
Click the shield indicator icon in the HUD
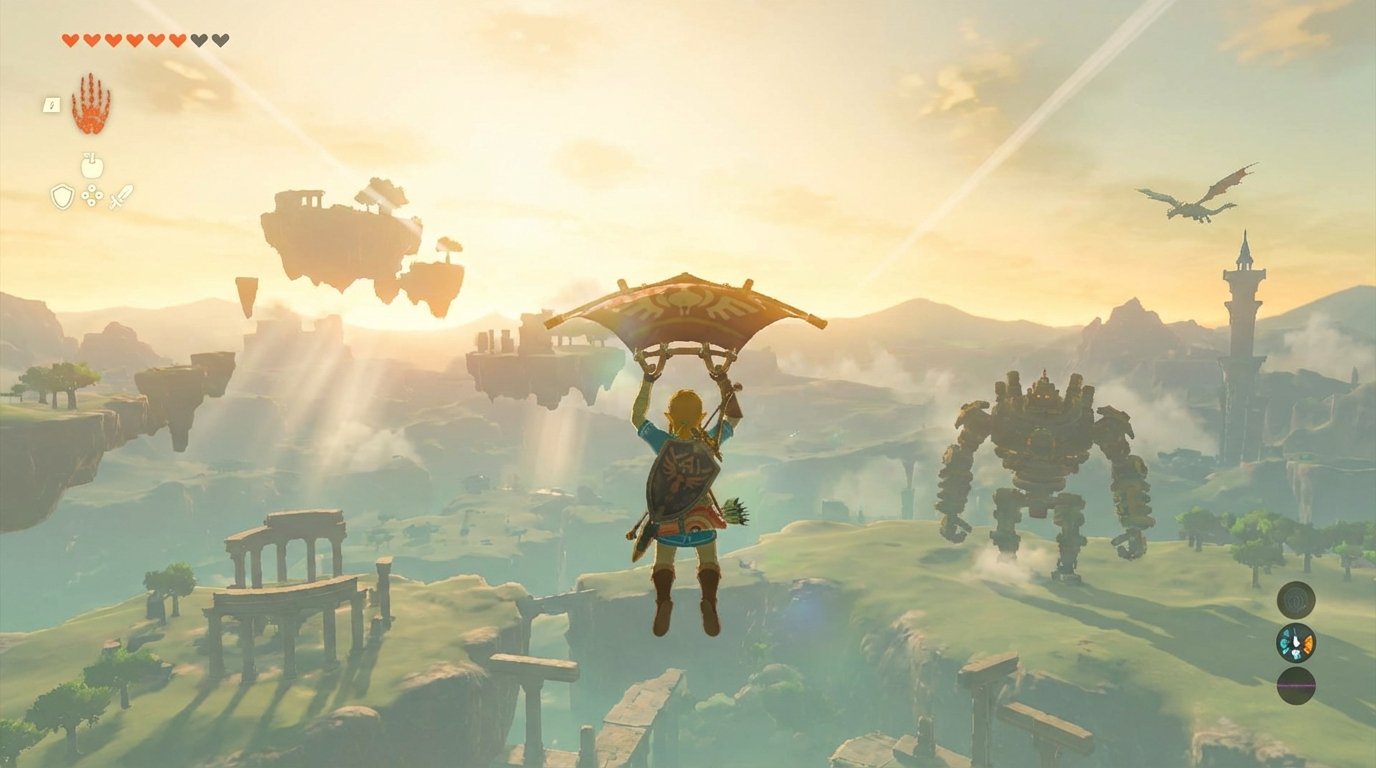click(x=62, y=196)
